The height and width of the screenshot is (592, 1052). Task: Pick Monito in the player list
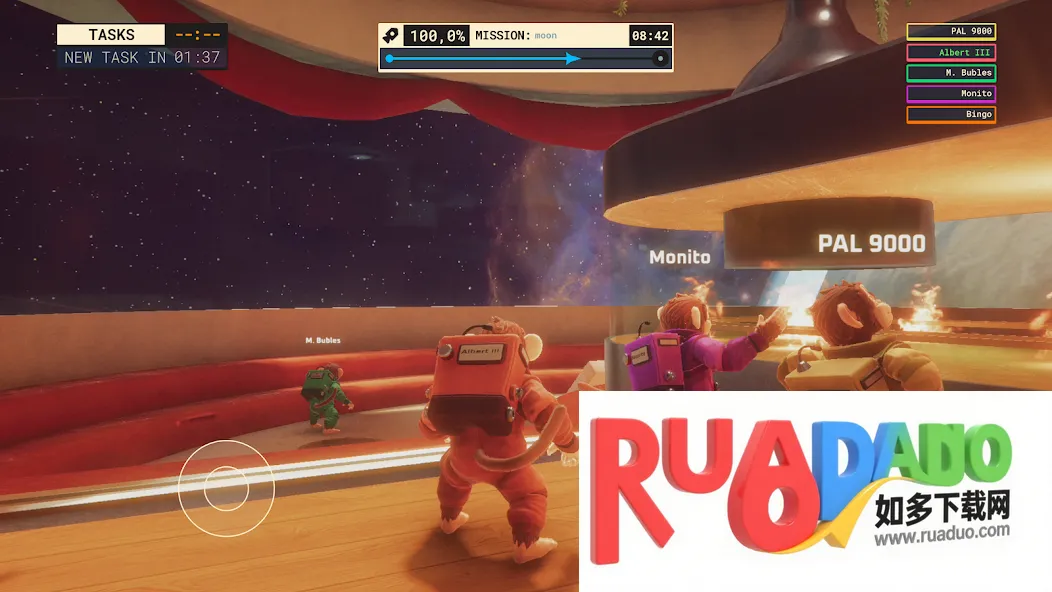point(951,94)
